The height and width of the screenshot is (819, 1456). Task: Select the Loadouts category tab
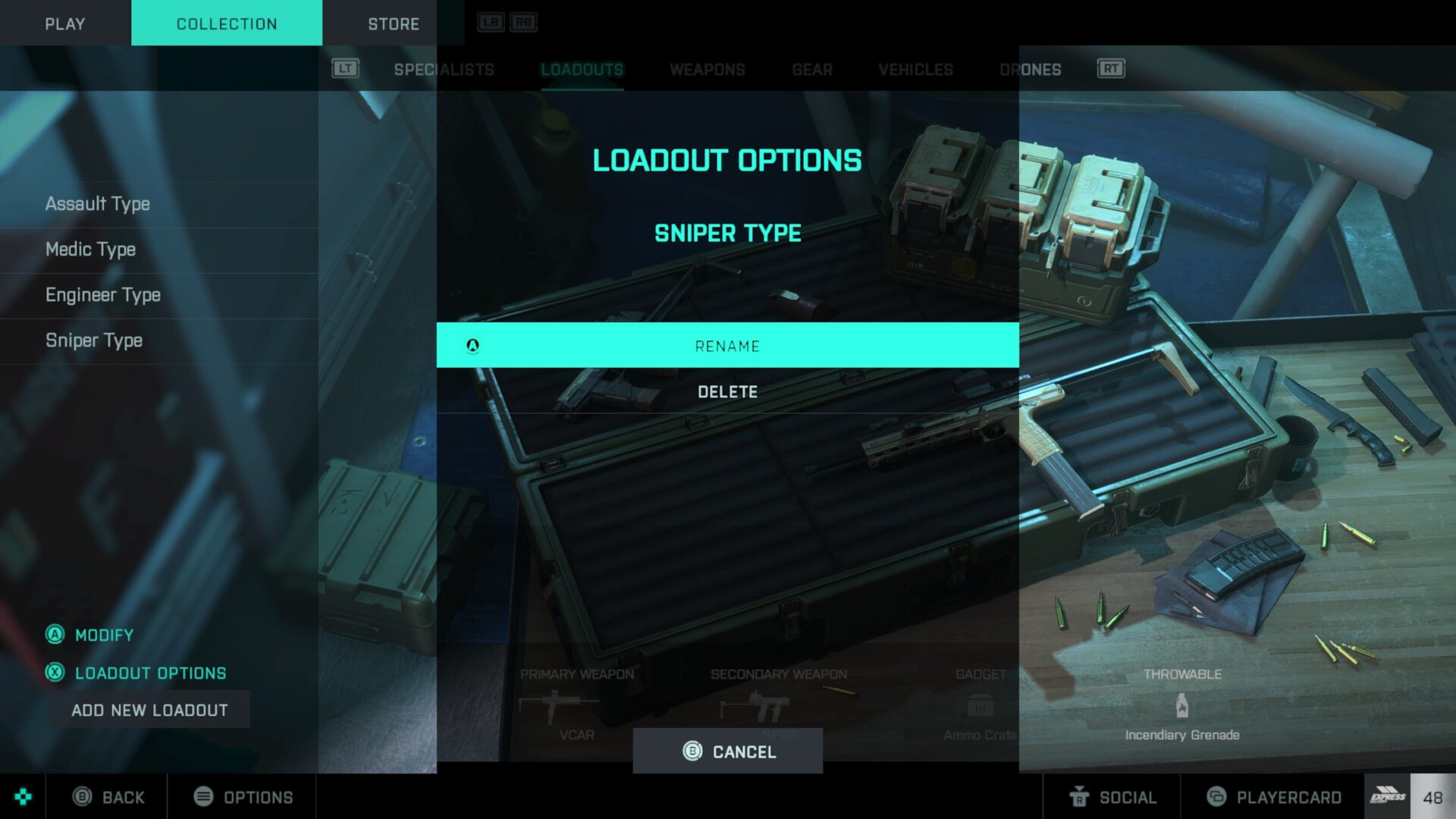point(582,70)
